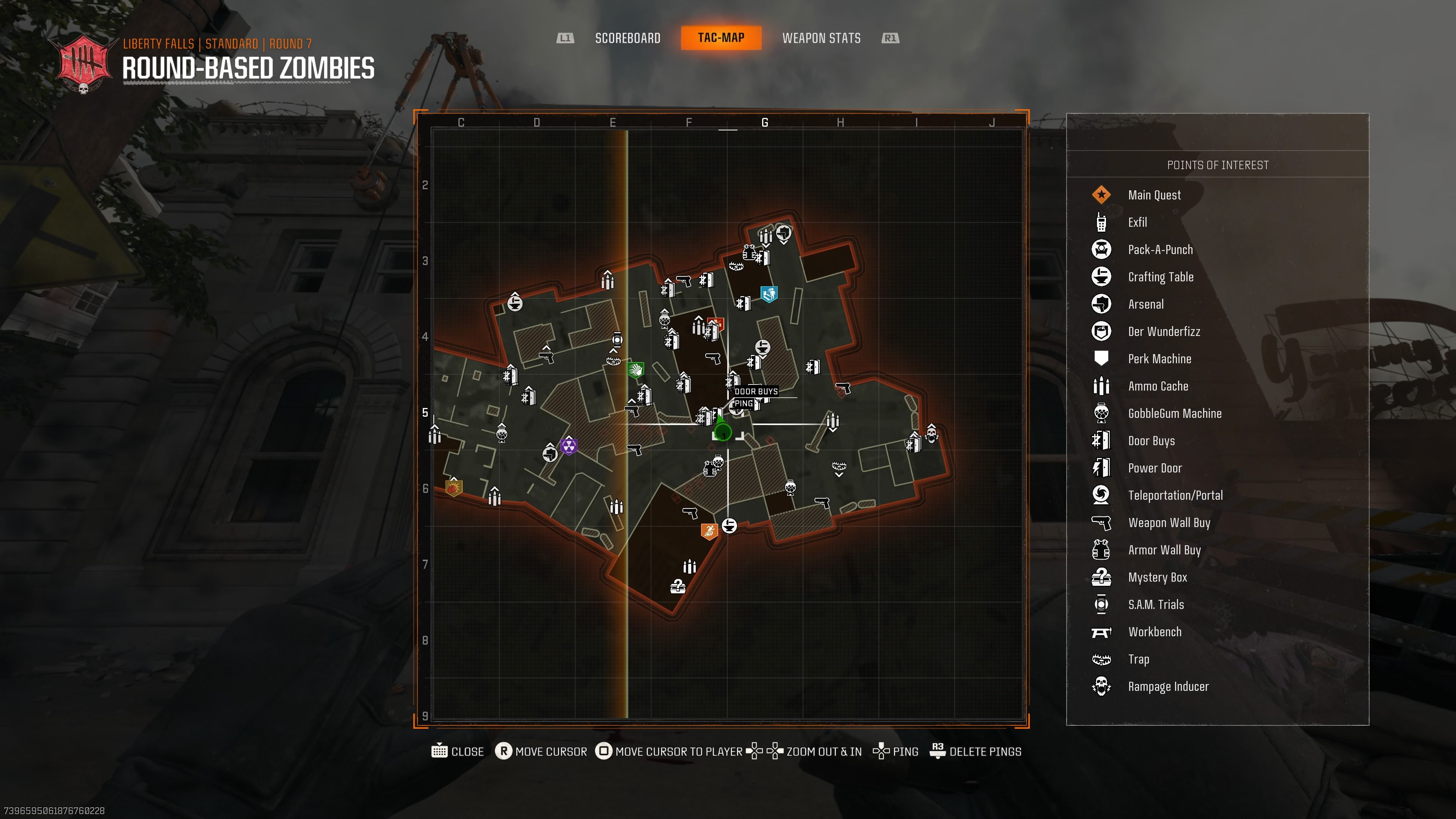Switch to the Scoreboard tab
The image size is (1456, 819).
coord(628,38)
